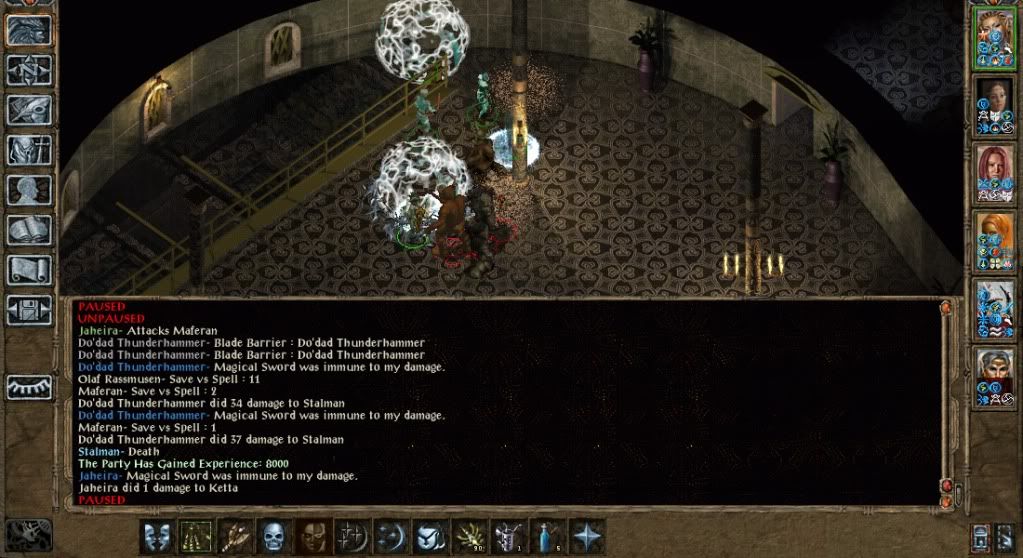Select the dark-haired woman's portrait

pyautogui.click(x=995, y=105)
